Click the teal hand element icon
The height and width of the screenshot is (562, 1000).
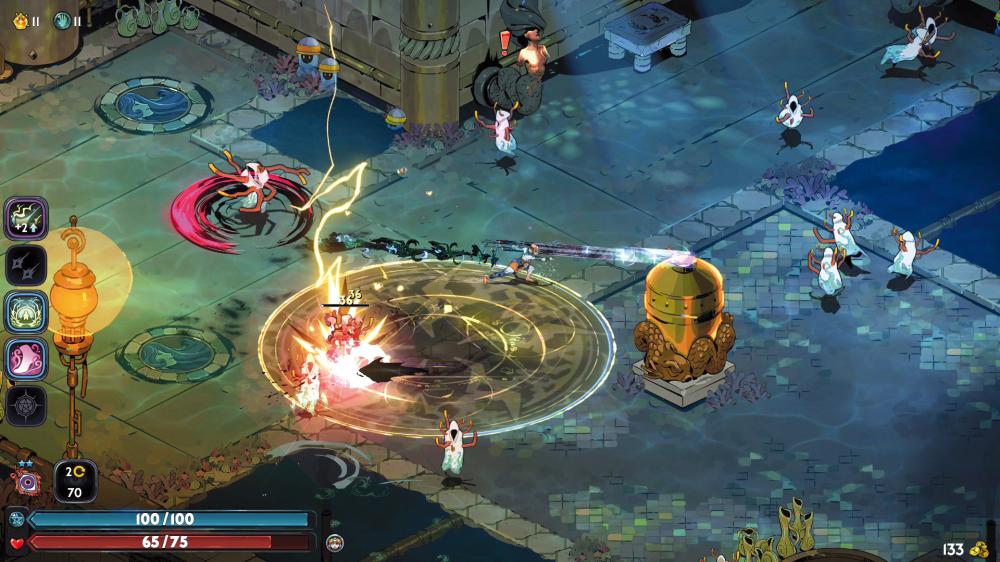pos(63,20)
